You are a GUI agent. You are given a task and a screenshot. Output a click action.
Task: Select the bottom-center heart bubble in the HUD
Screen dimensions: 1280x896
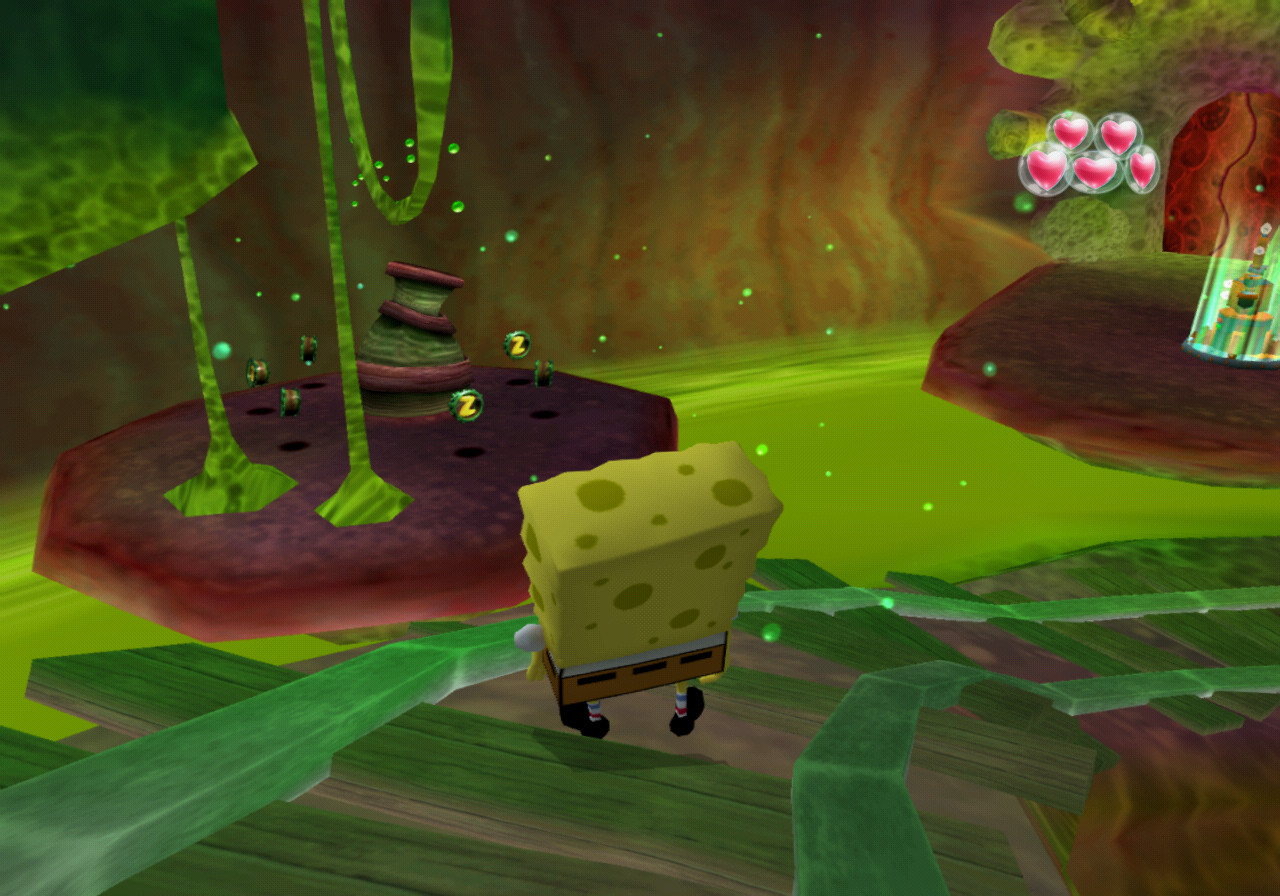[1095, 172]
